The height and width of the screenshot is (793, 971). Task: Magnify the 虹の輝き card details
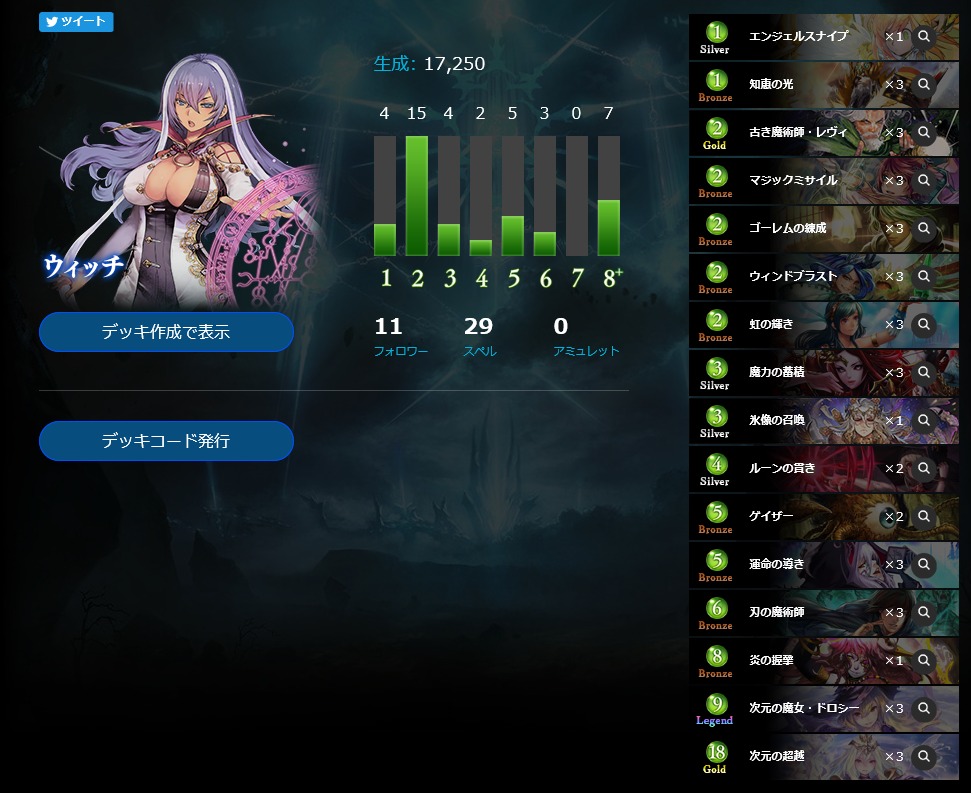pos(924,325)
